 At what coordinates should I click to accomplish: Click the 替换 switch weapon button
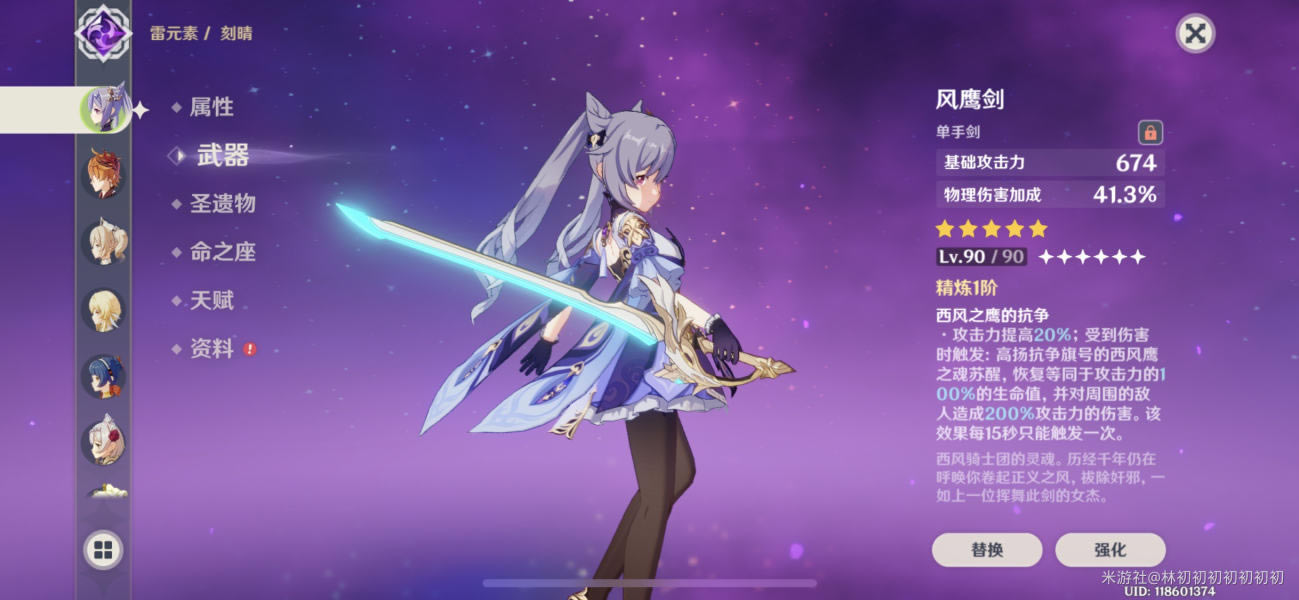point(987,550)
